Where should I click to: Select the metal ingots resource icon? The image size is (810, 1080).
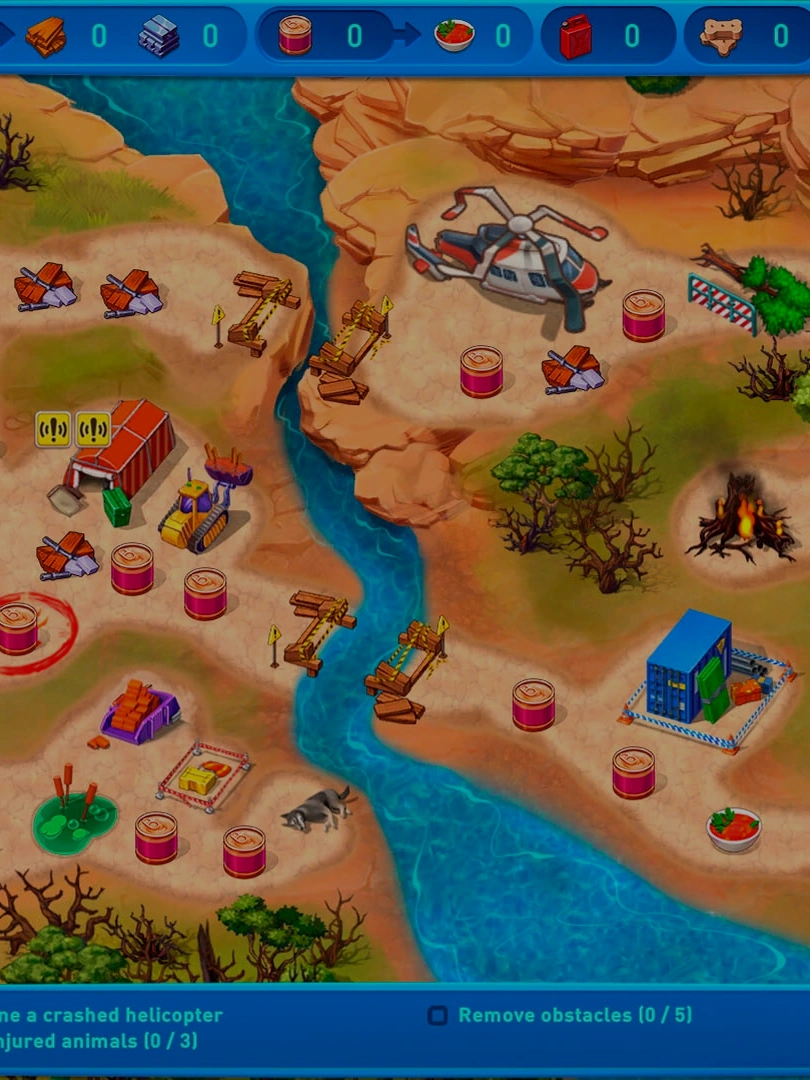click(x=159, y=37)
